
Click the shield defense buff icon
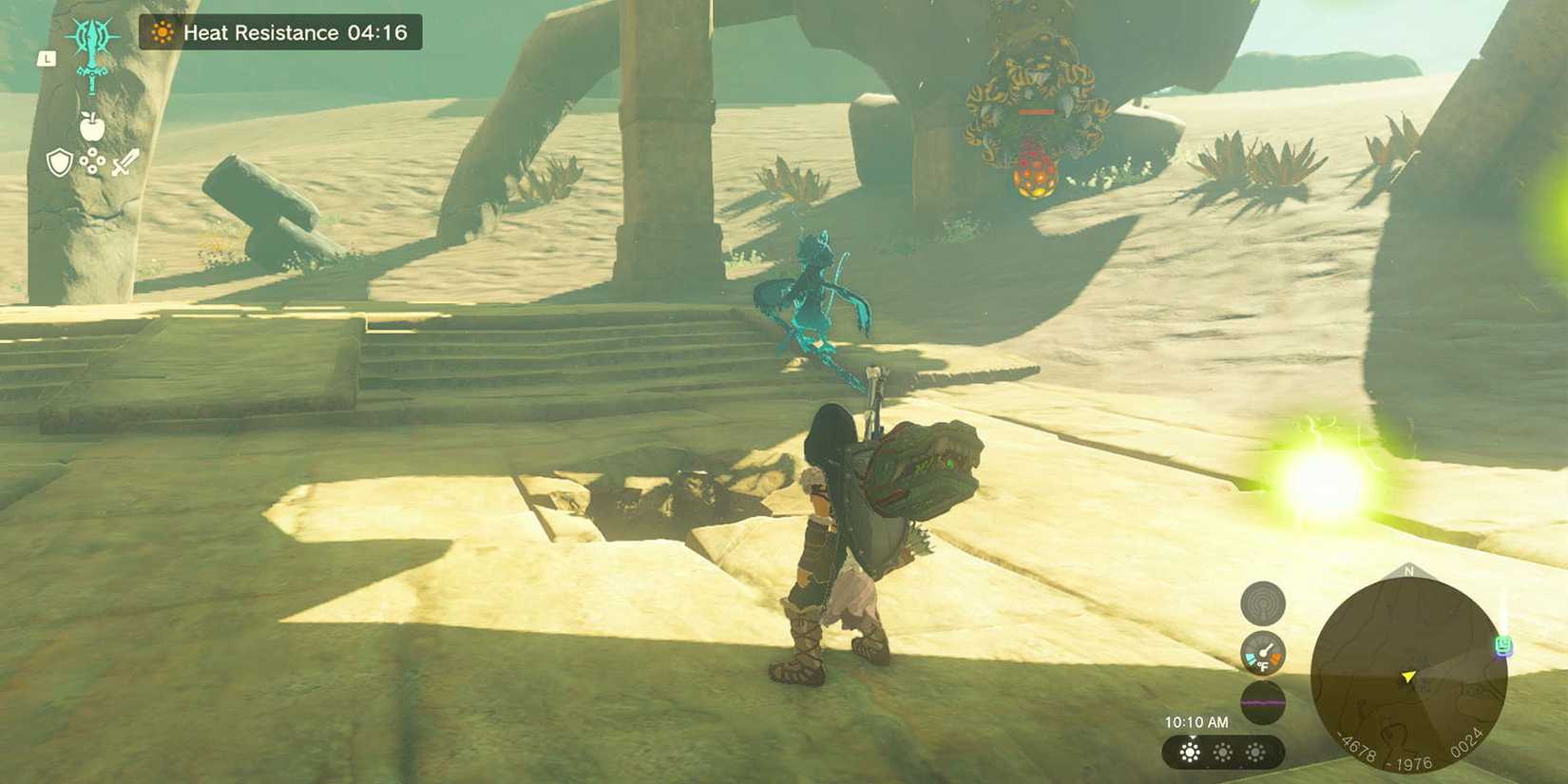tap(59, 163)
